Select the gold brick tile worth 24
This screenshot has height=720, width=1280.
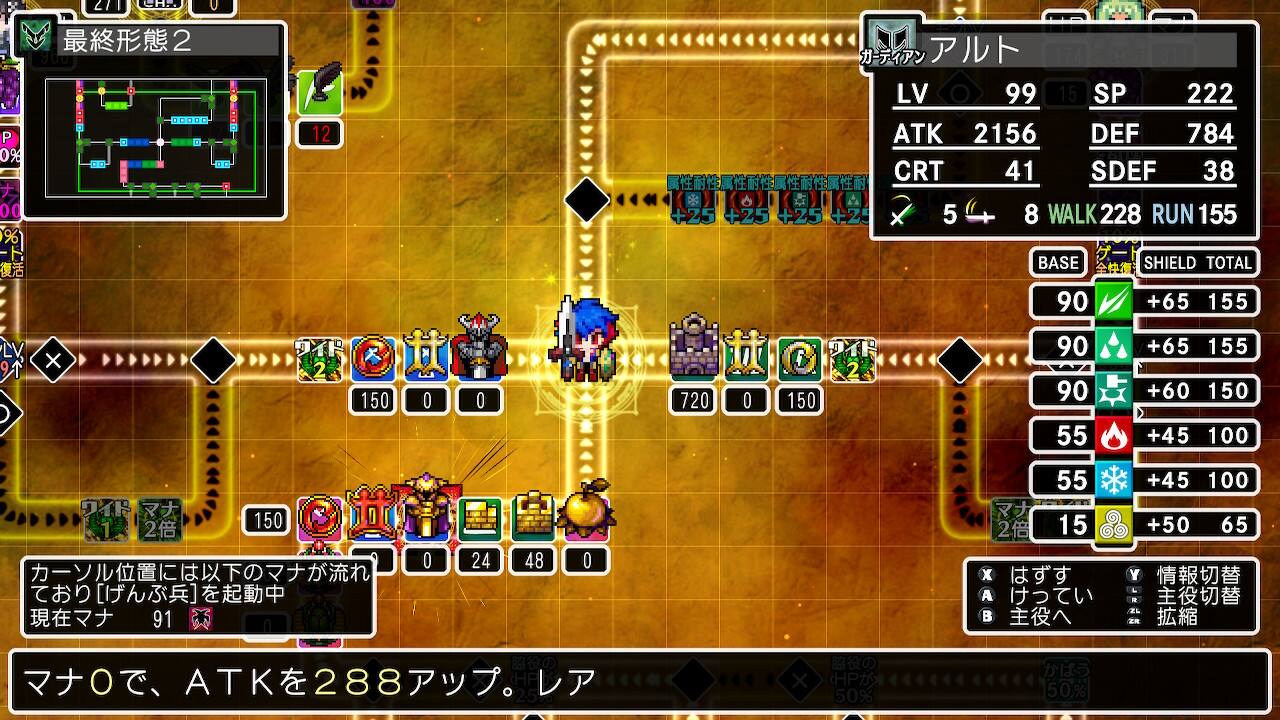(x=481, y=516)
